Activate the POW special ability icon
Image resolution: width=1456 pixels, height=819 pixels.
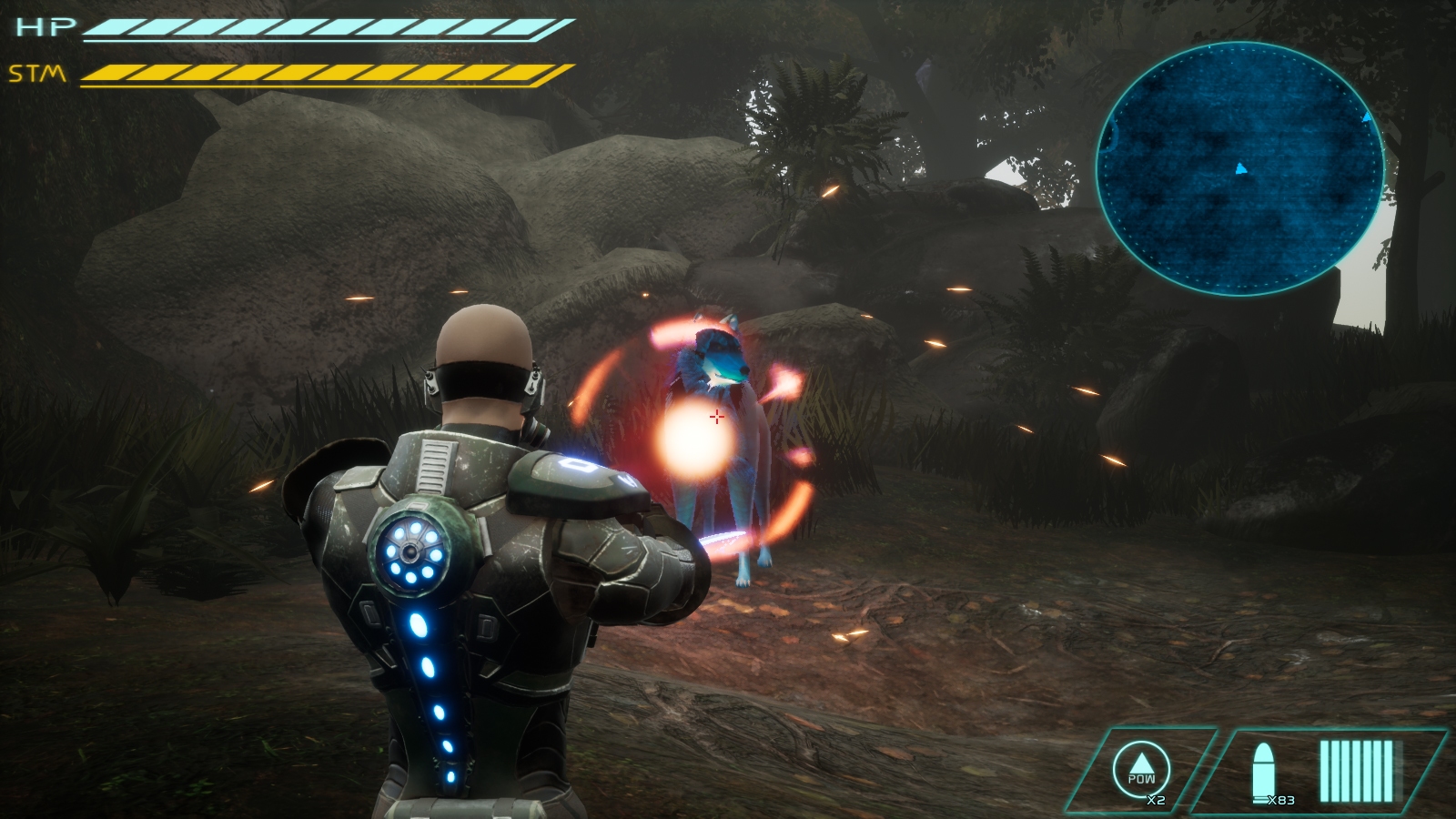[x=1141, y=769]
